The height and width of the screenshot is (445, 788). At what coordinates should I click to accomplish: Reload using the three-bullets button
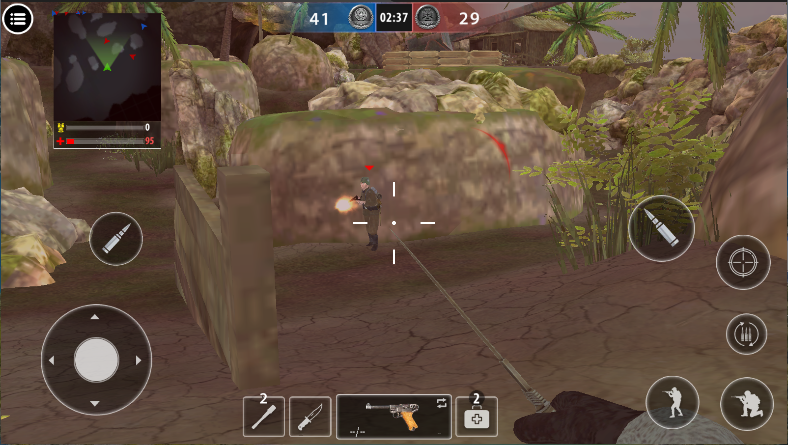(746, 334)
